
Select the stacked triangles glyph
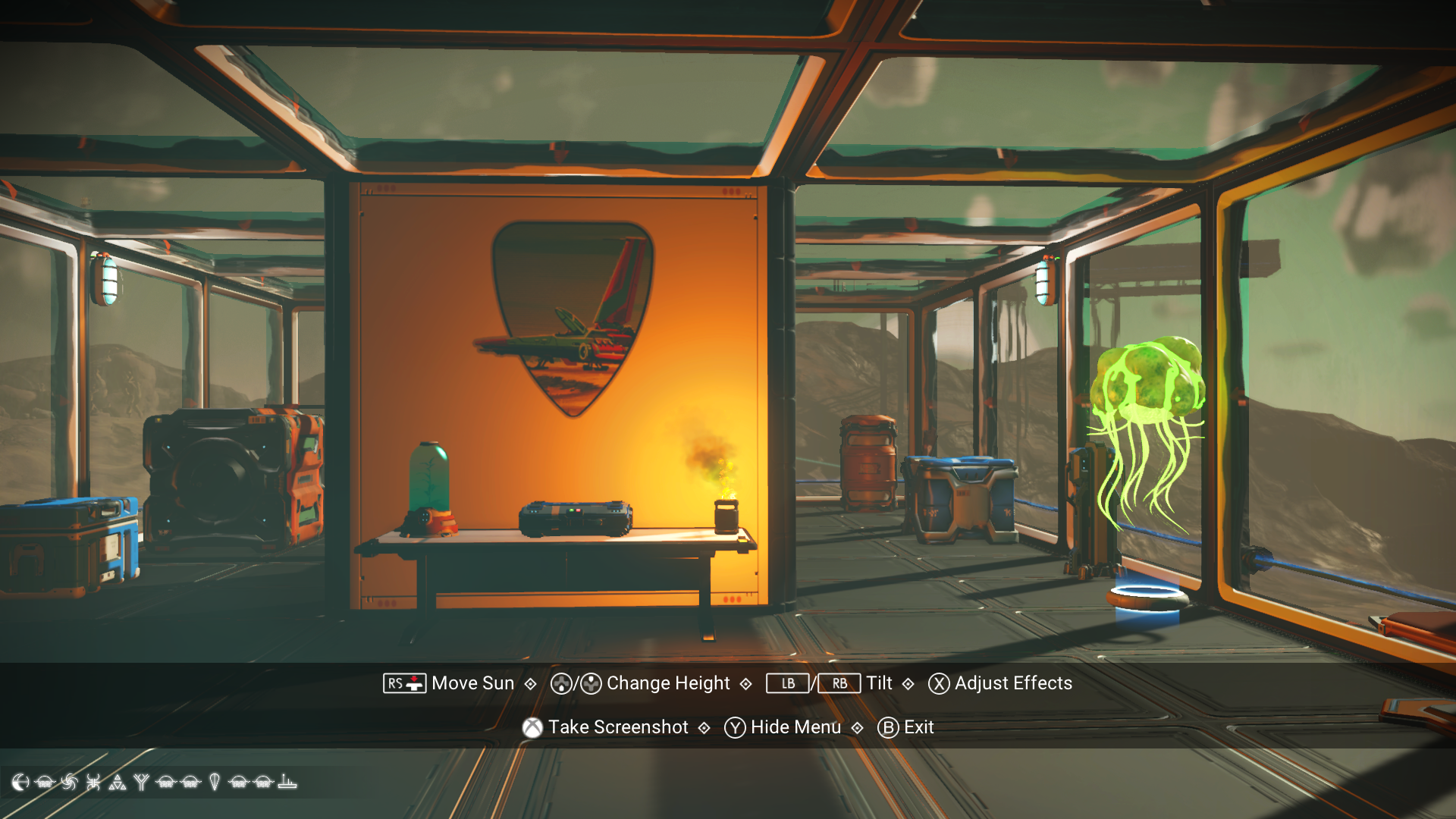click(117, 783)
